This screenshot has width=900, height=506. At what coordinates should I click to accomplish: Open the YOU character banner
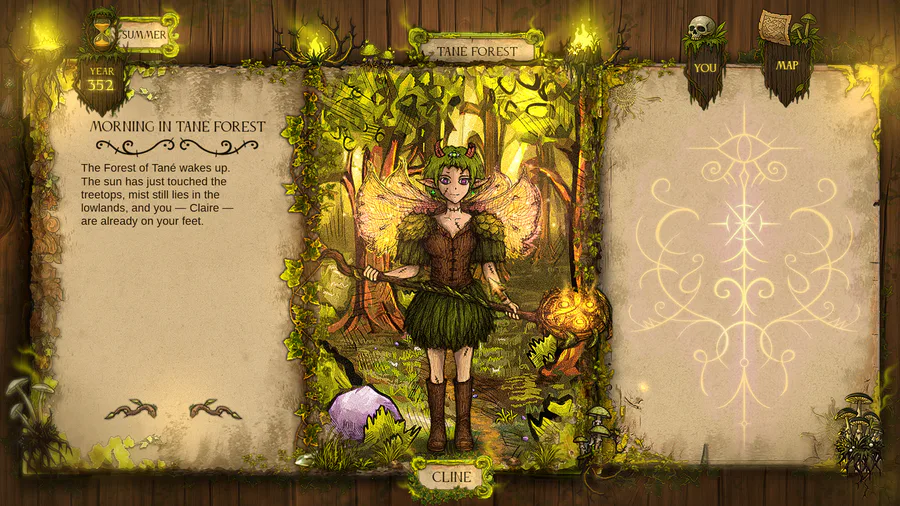[x=705, y=68]
